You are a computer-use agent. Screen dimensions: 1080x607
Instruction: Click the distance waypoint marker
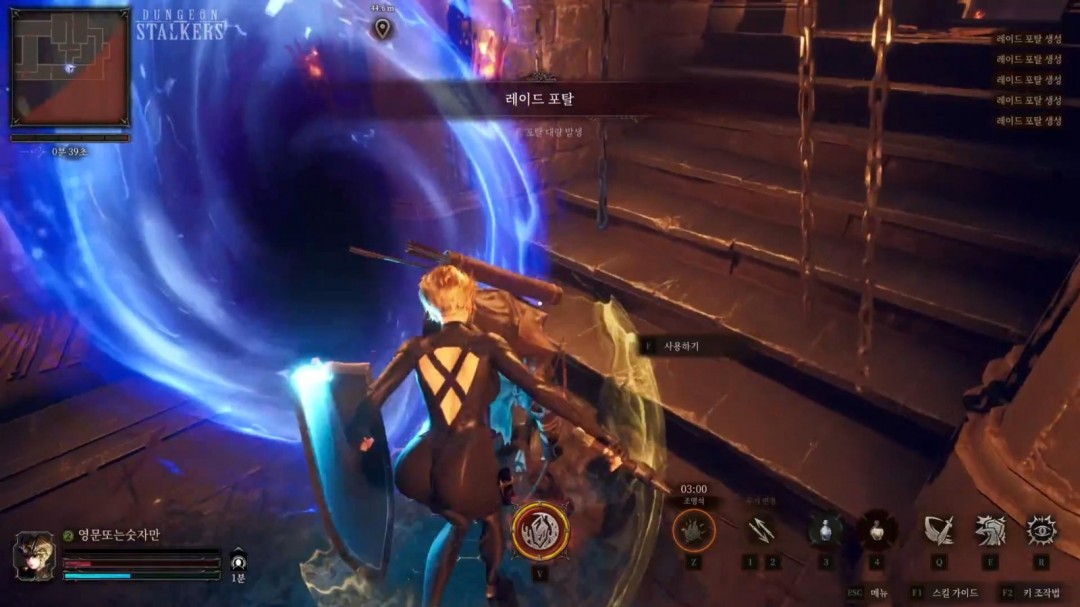(382, 29)
